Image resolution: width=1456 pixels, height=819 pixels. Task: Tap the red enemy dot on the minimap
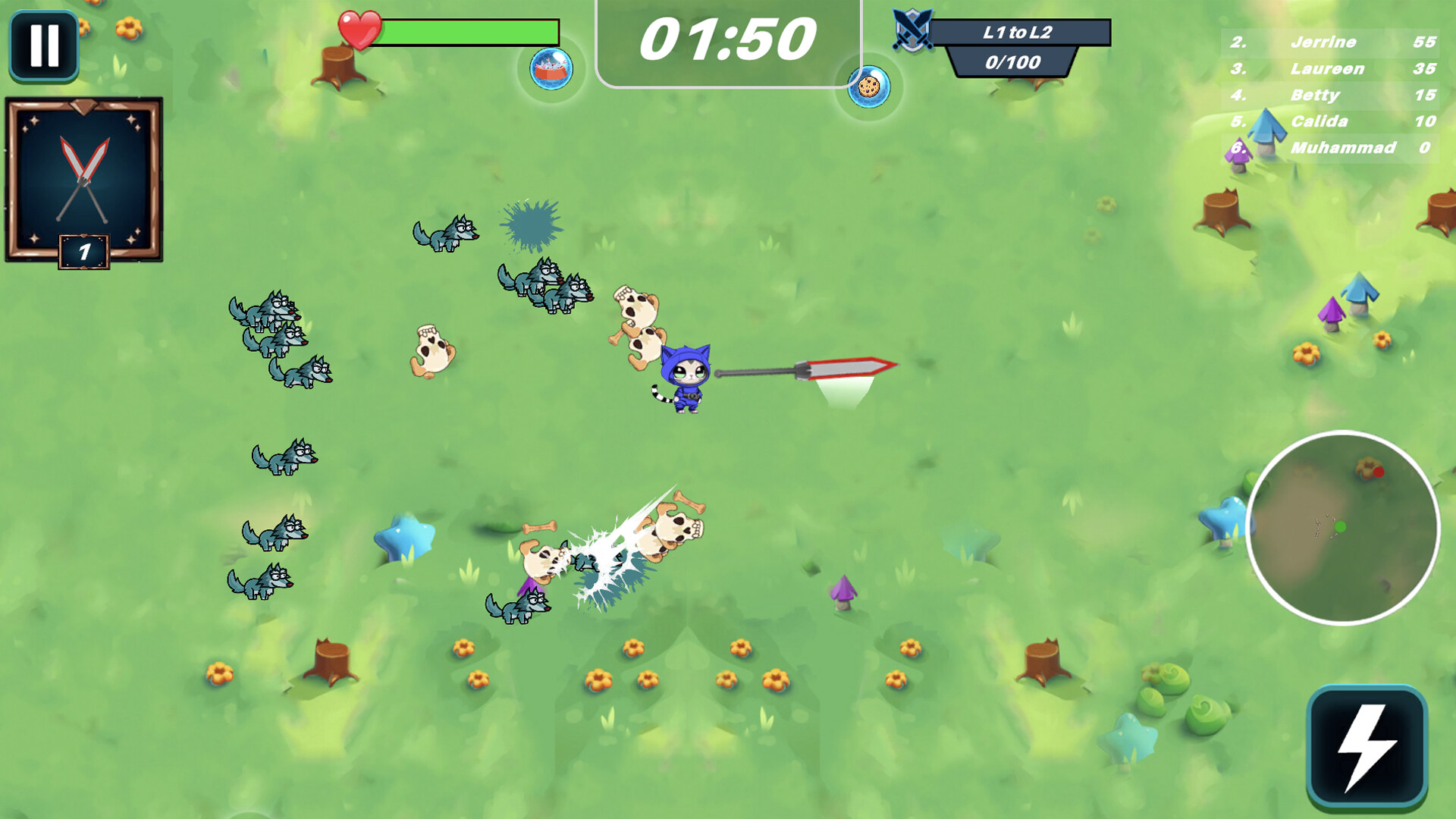point(1379,470)
